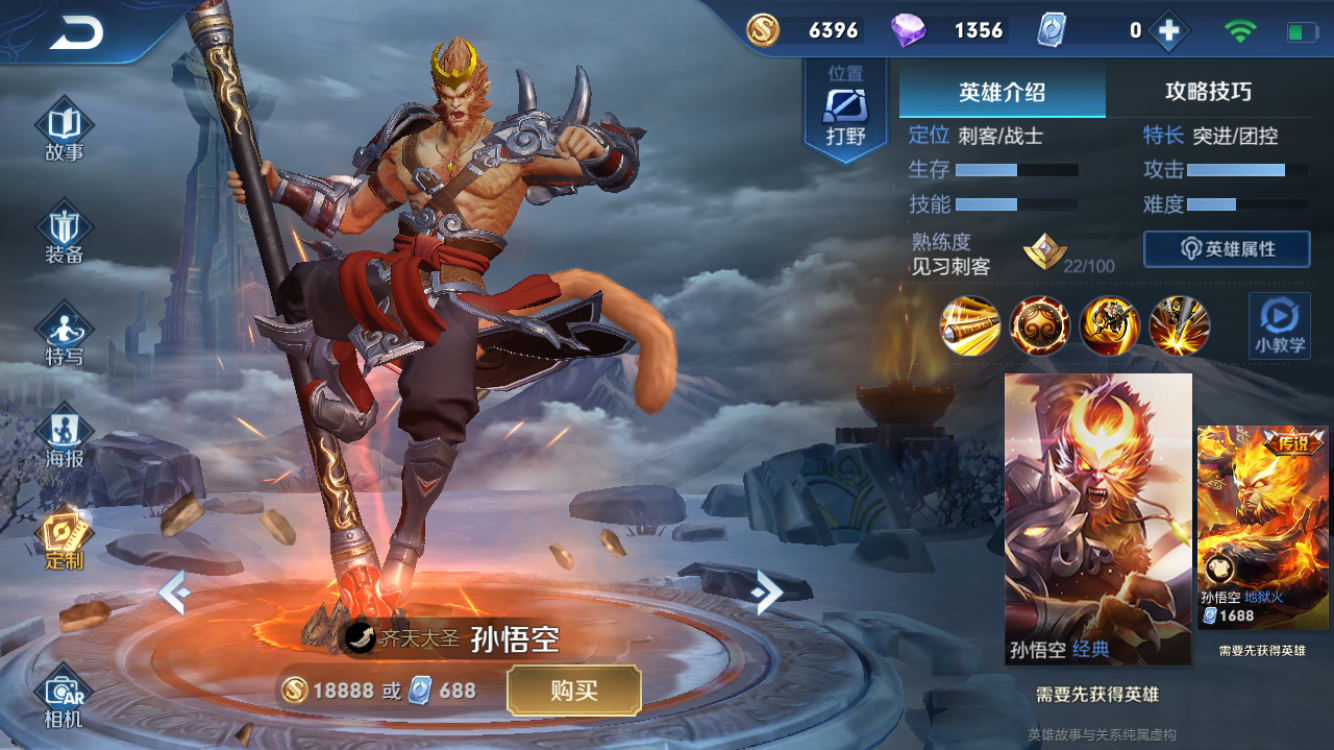Image resolution: width=1334 pixels, height=750 pixels.
Task: Select the golden staff skill icon
Action: tap(970, 326)
